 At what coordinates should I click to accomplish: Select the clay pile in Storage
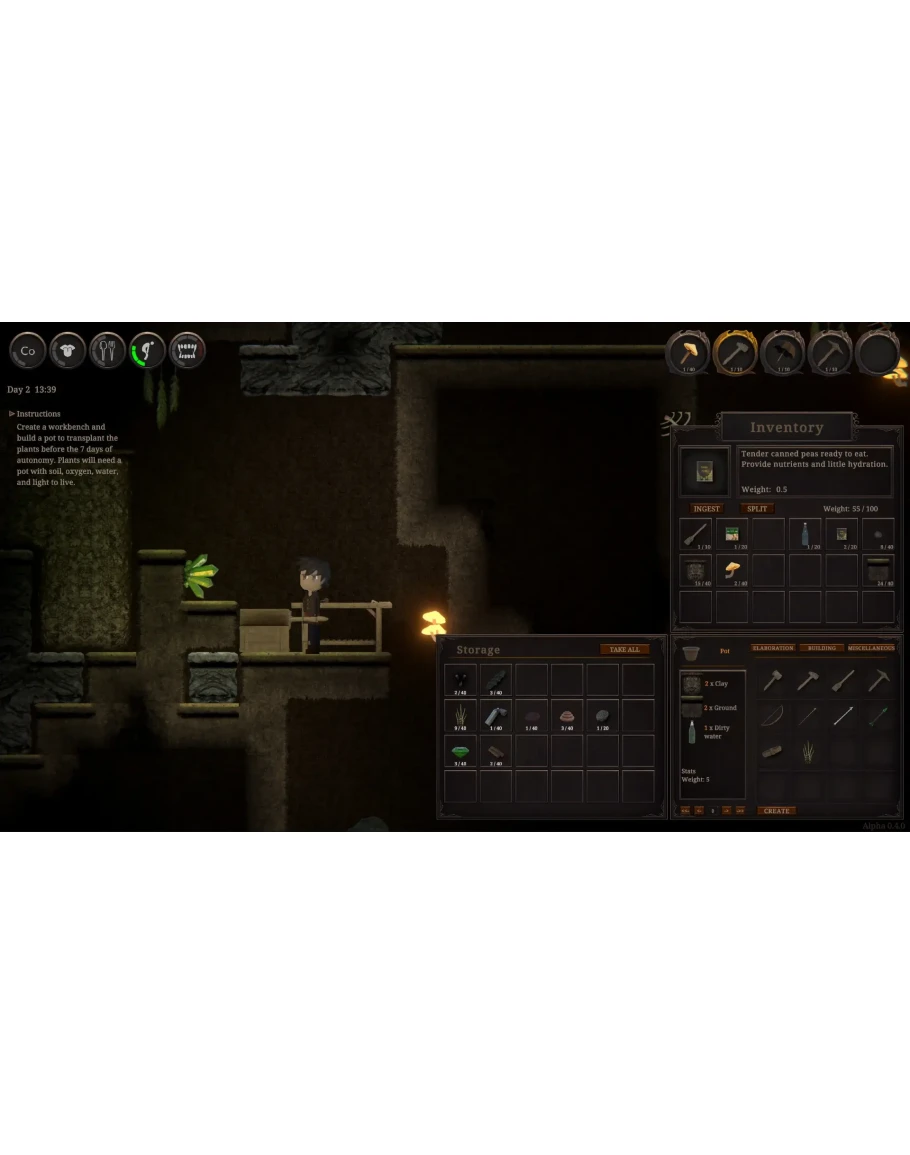567,715
